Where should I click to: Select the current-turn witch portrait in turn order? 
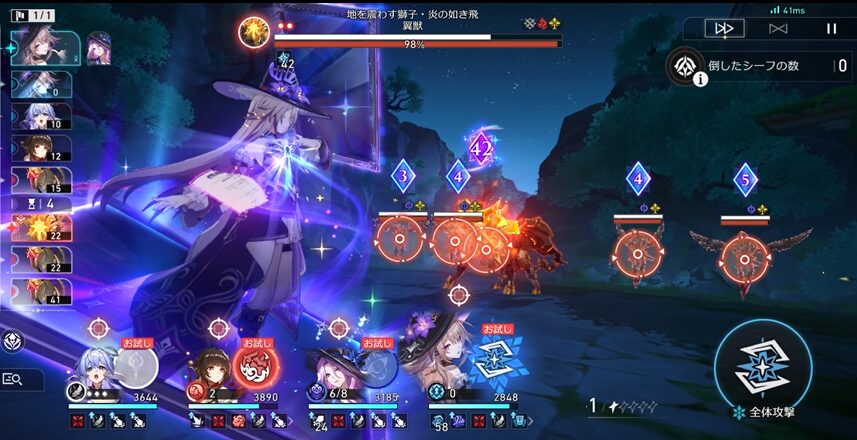(x=45, y=48)
